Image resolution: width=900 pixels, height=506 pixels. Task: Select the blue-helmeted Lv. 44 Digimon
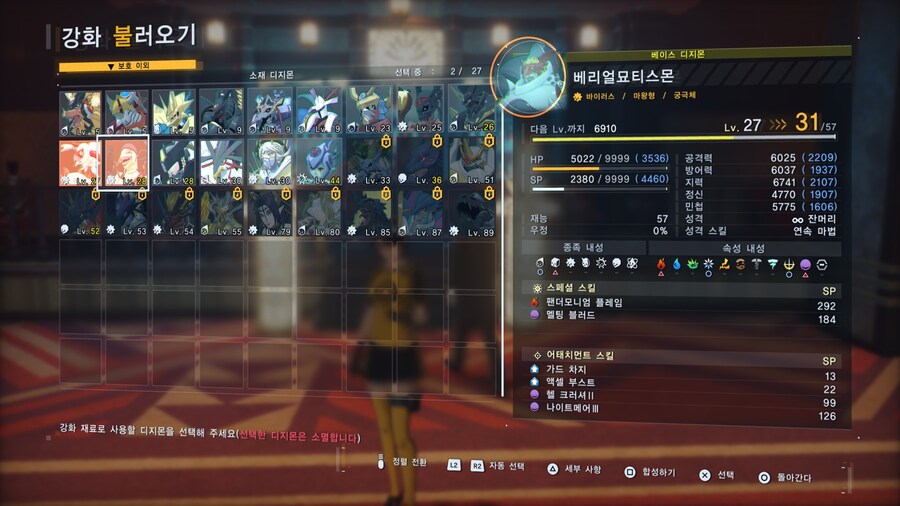[x=321, y=162]
